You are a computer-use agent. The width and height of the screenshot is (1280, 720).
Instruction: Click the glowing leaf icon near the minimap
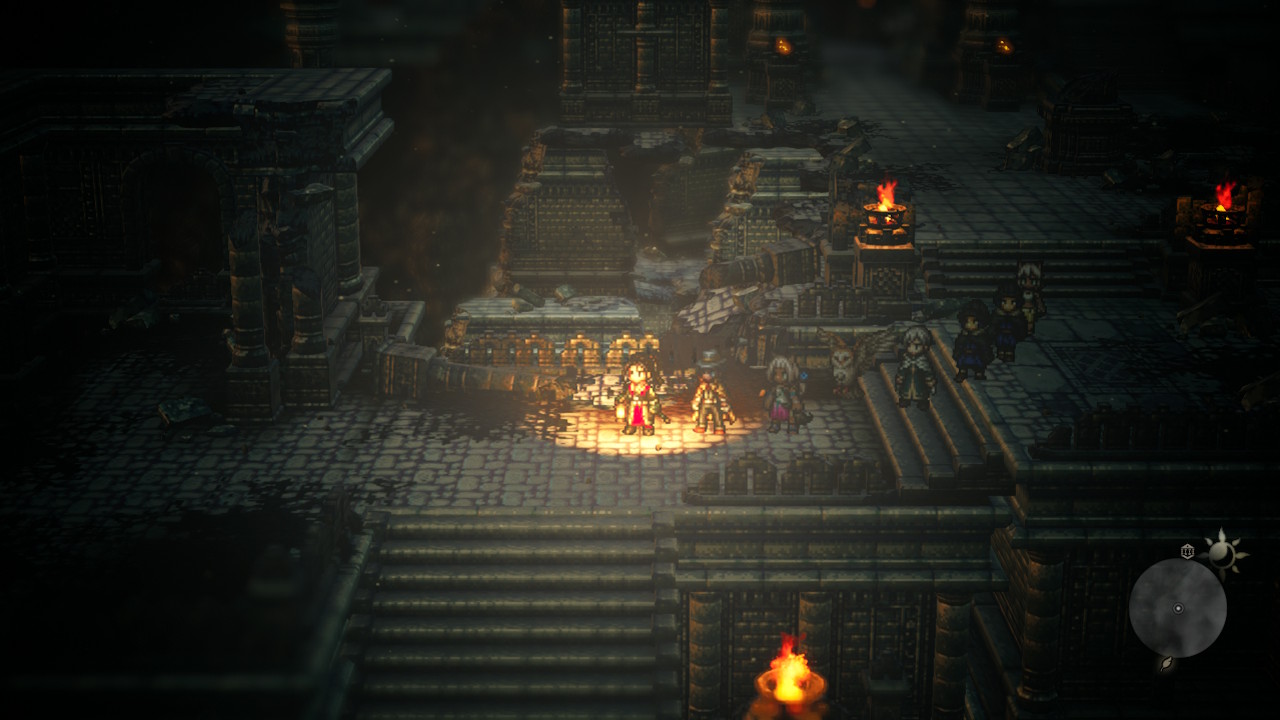tap(1166, 664)
